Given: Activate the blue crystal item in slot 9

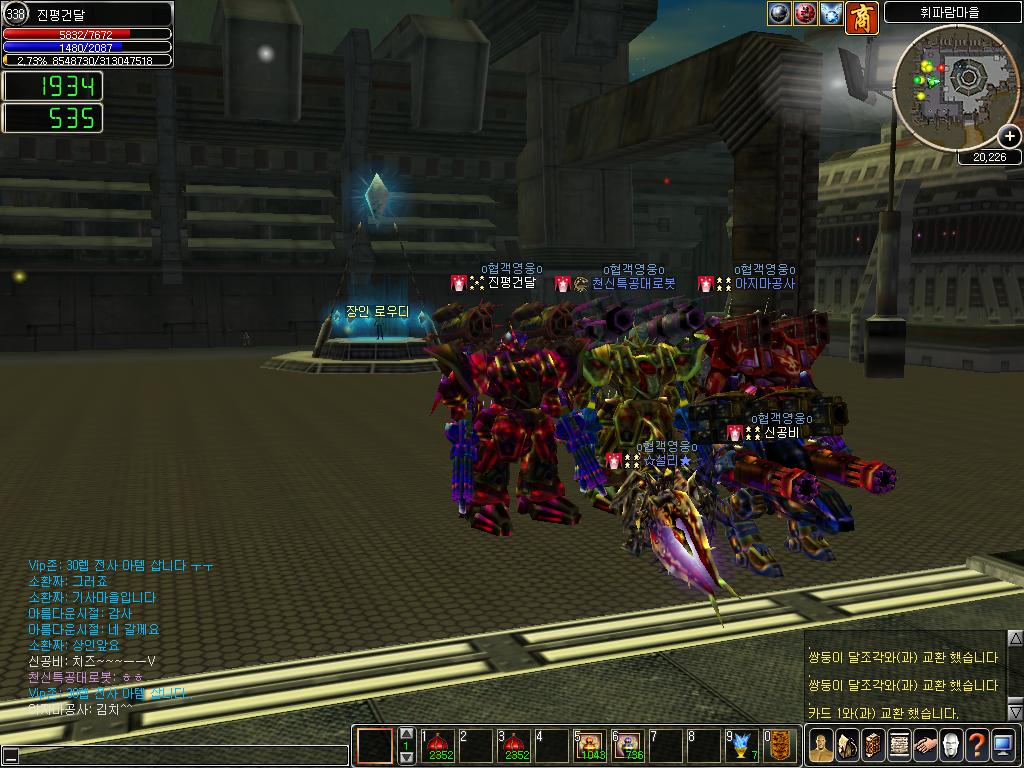Looking at the screenshot, I should click(743, 746).
